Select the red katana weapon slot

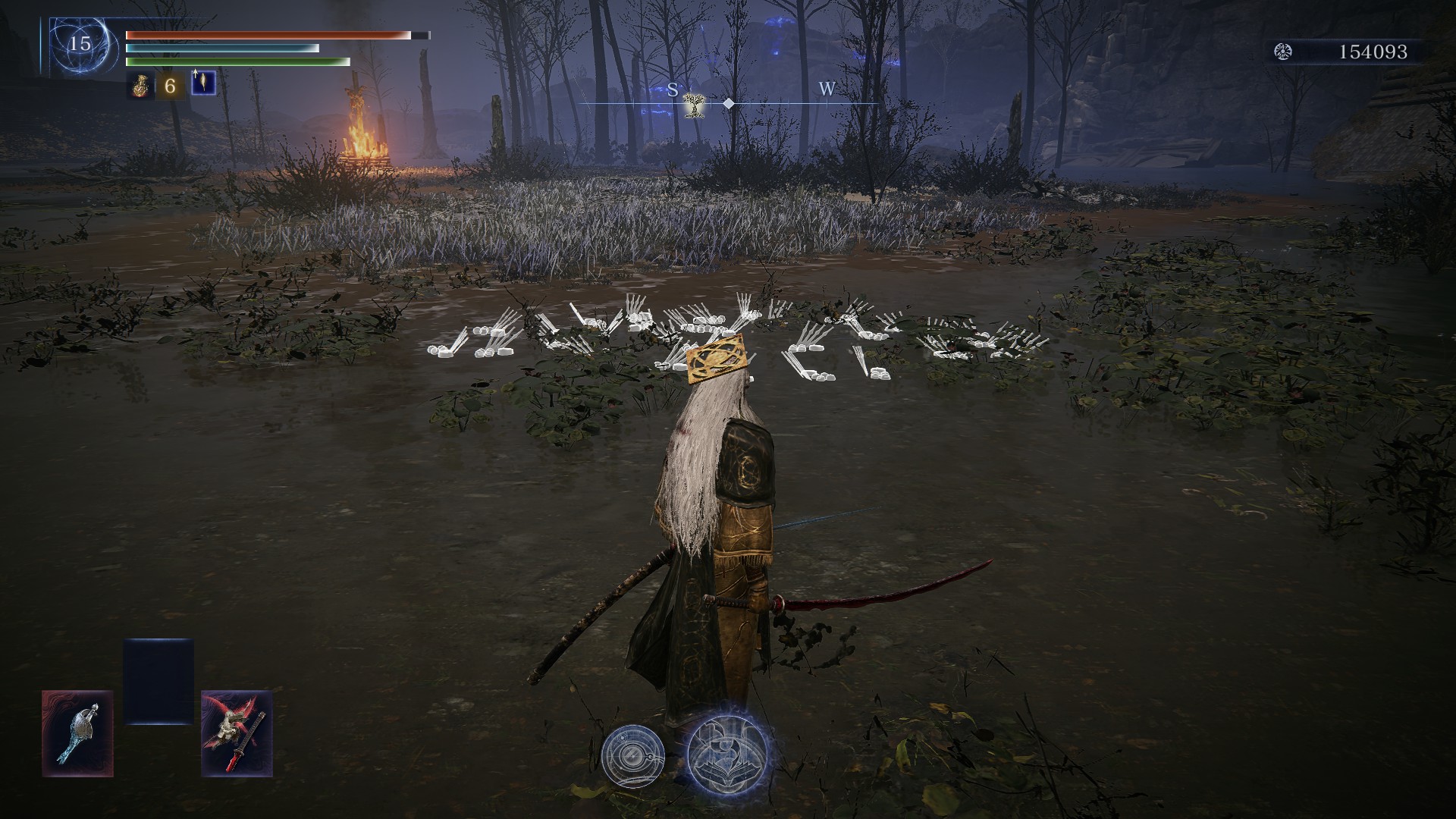(237, 733)
